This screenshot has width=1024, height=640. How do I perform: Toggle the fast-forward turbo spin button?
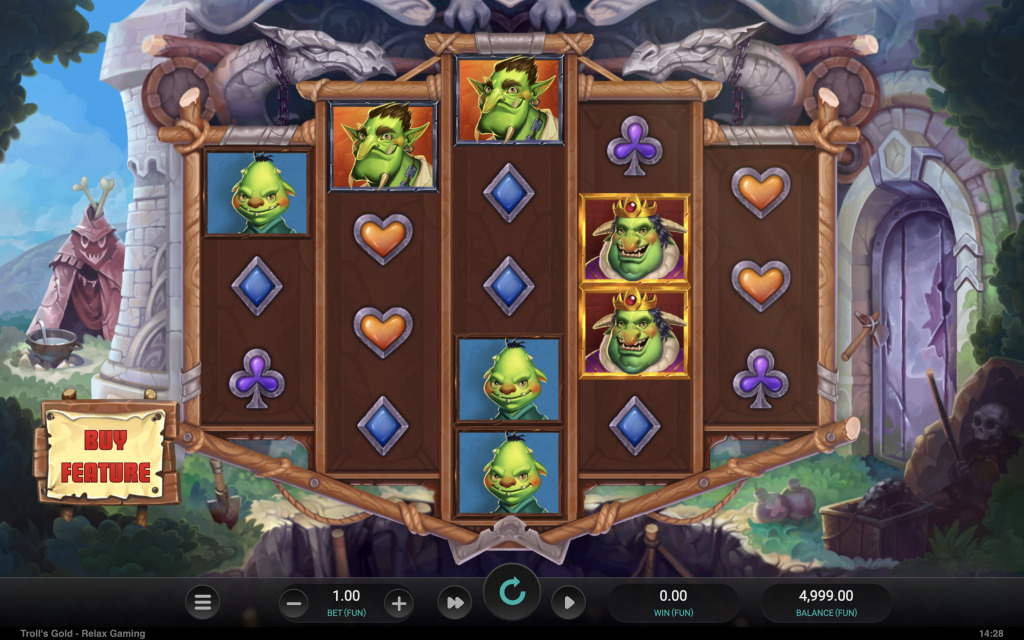tap(454, 602)
